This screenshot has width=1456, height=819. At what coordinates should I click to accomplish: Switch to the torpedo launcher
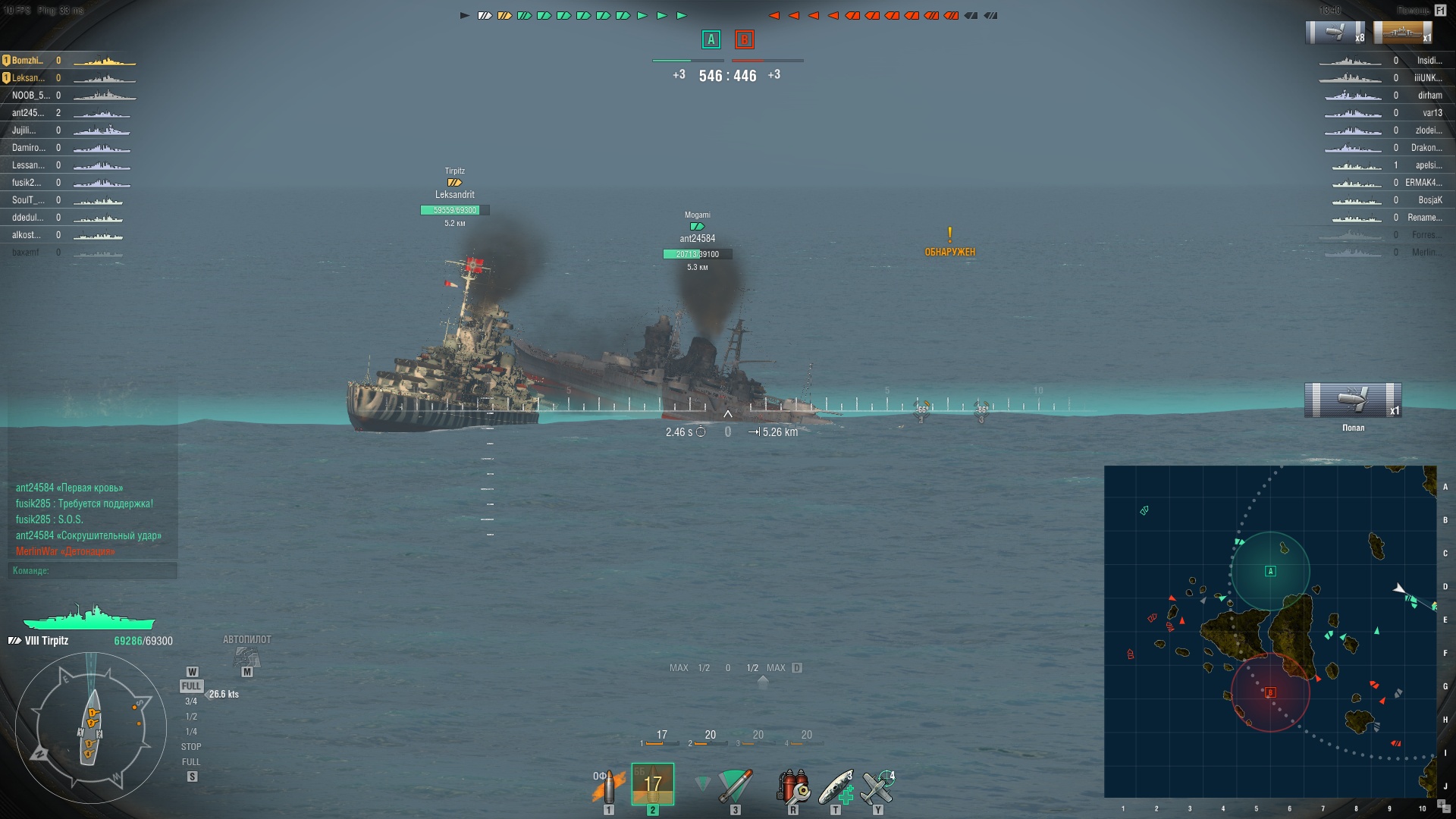coord(734,786)
